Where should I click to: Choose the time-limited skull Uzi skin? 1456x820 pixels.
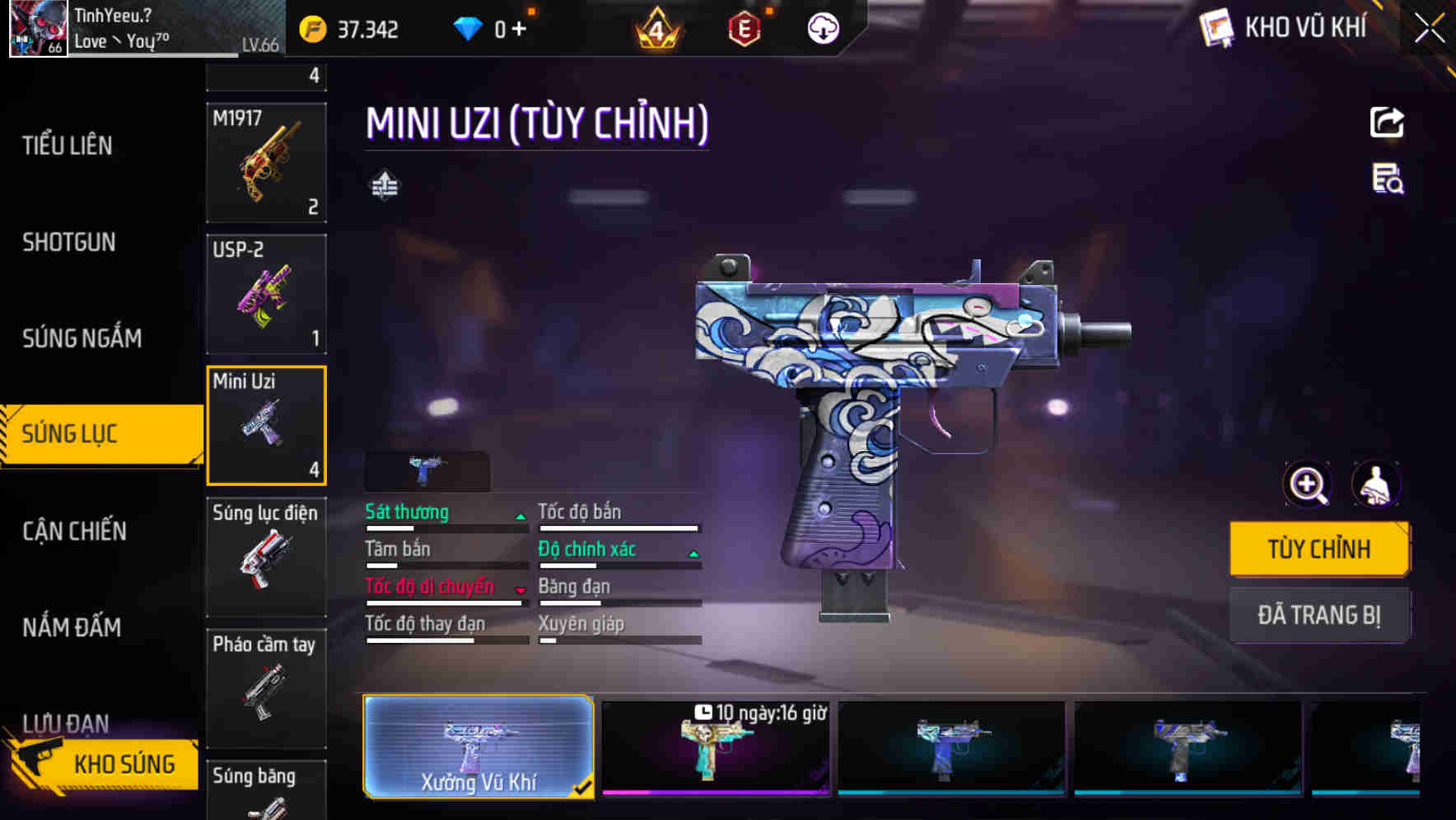pyautogui.click(x=715, y=748)
